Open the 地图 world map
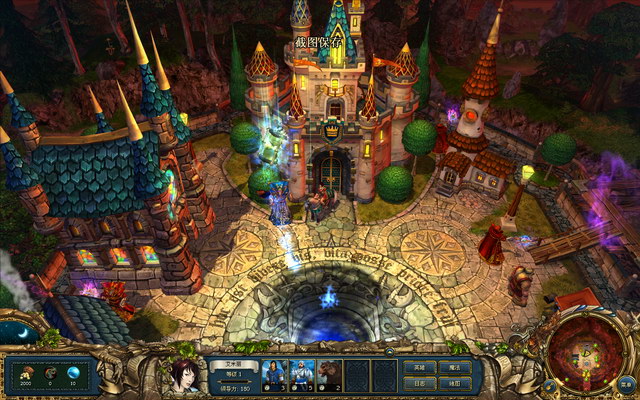Screen dimensions: 640x400 453,383
